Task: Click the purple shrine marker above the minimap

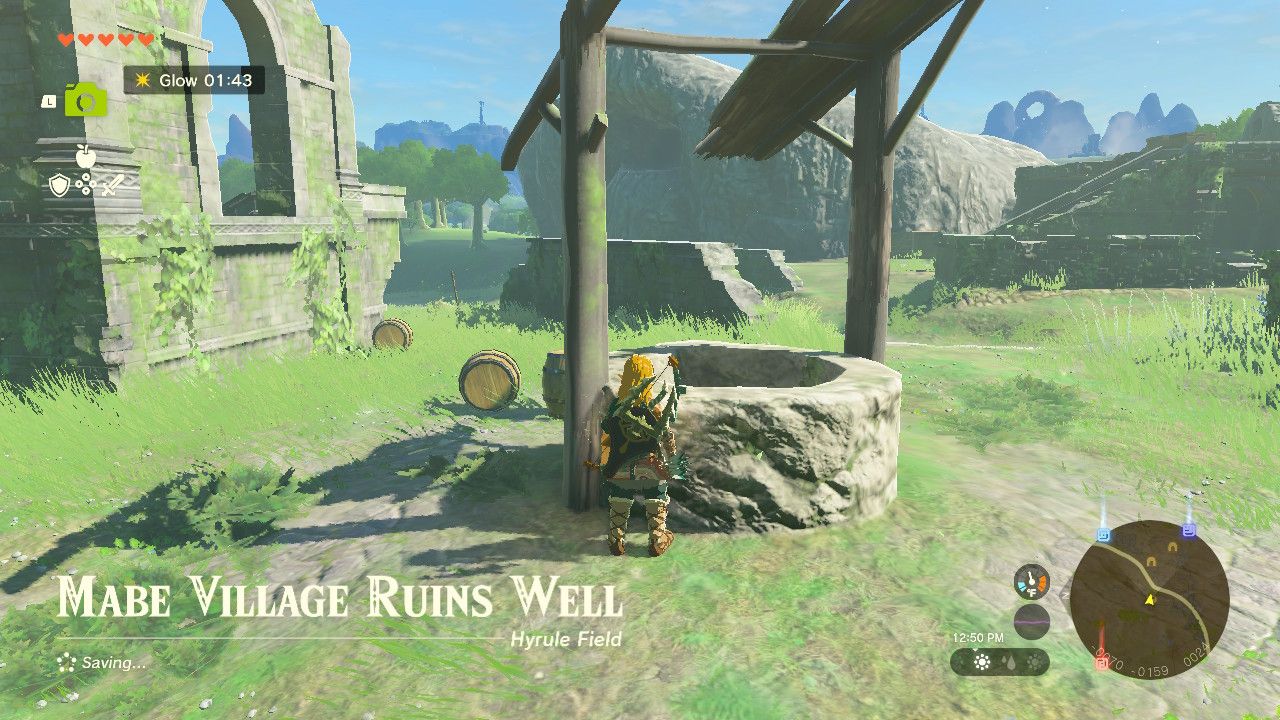Action: [1189, 531]
